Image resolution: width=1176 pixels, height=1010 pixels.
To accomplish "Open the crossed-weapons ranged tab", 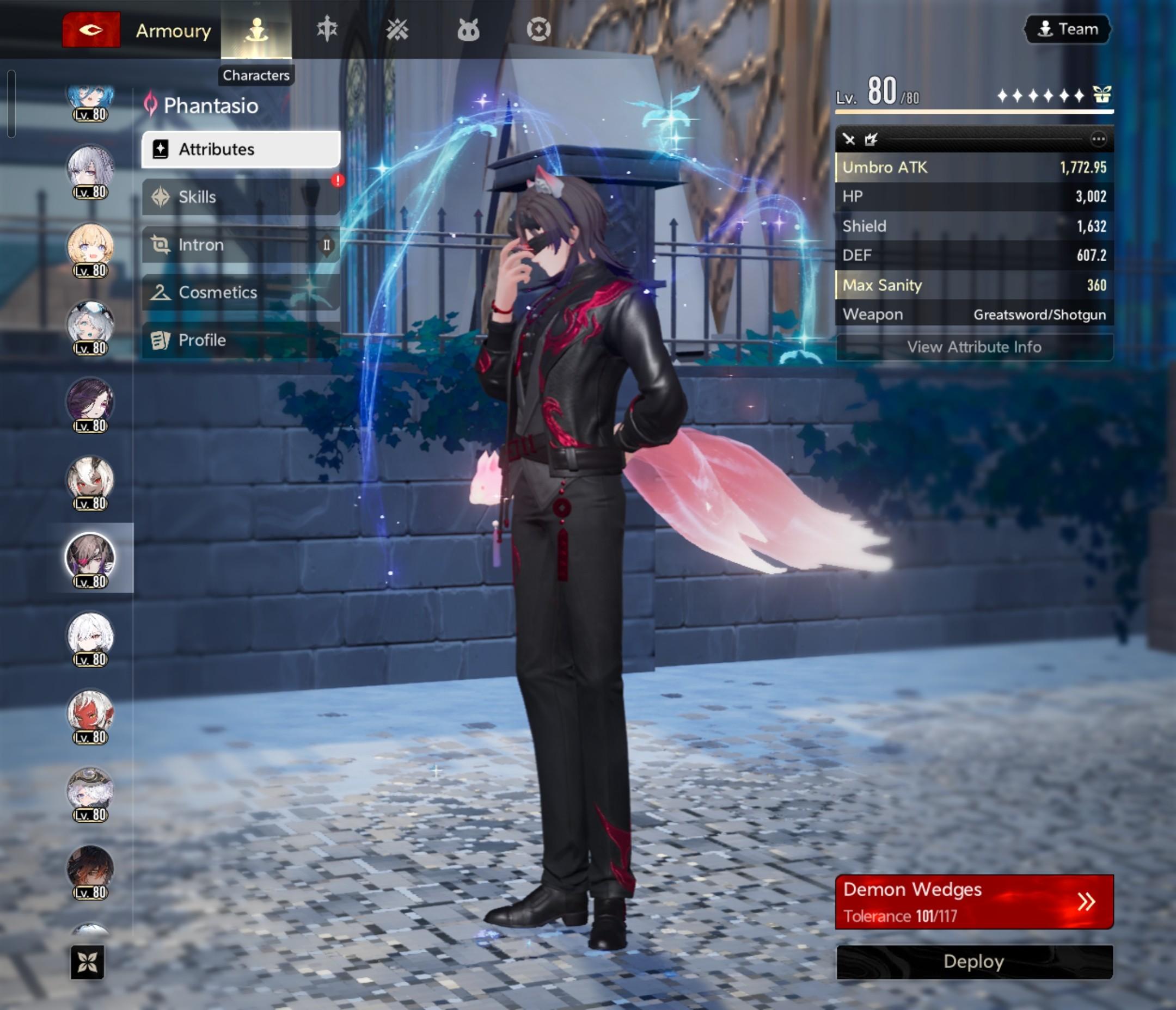I will click(x=397, y=29).
